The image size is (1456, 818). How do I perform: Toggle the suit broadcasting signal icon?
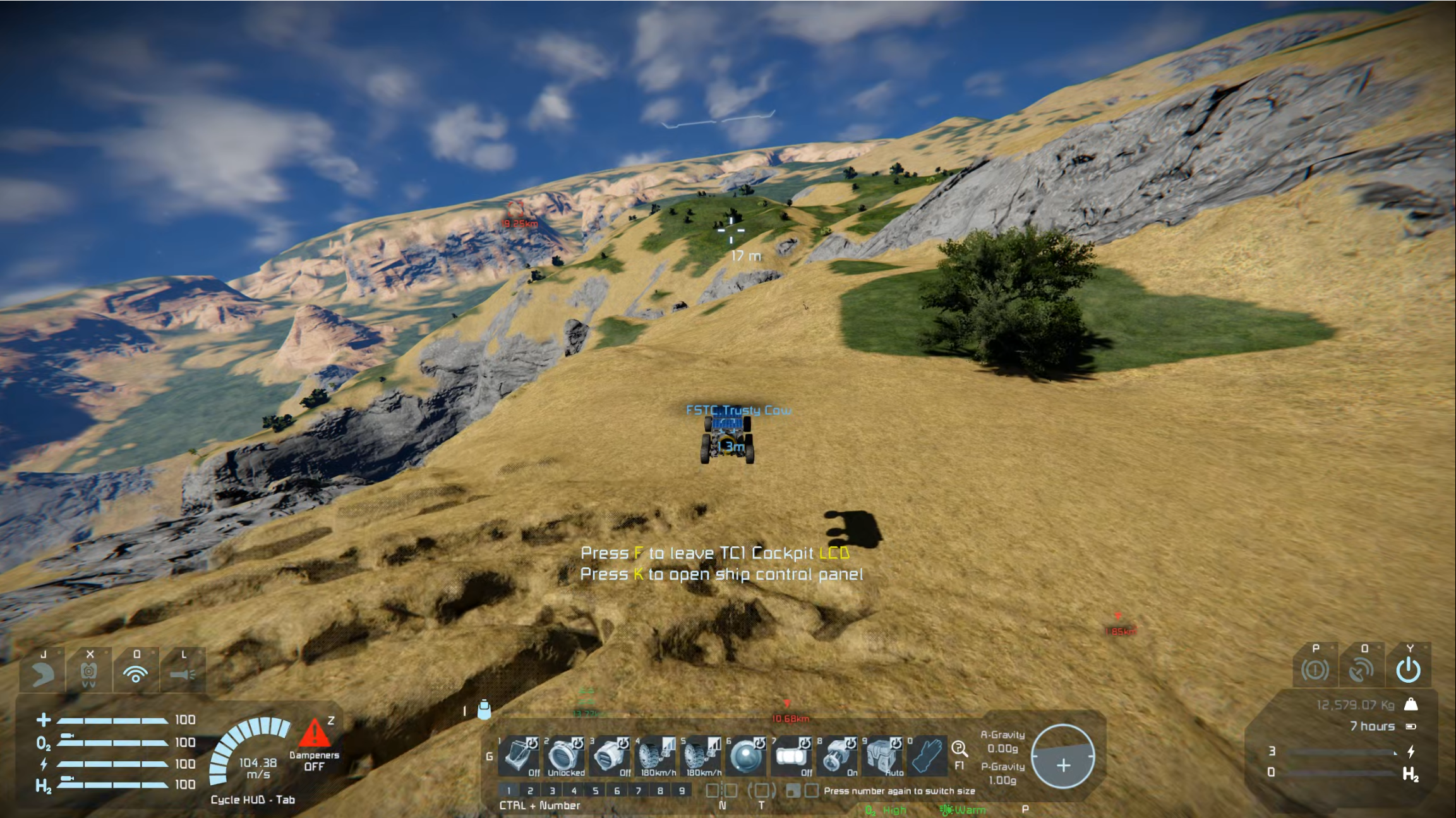point(136,673)
